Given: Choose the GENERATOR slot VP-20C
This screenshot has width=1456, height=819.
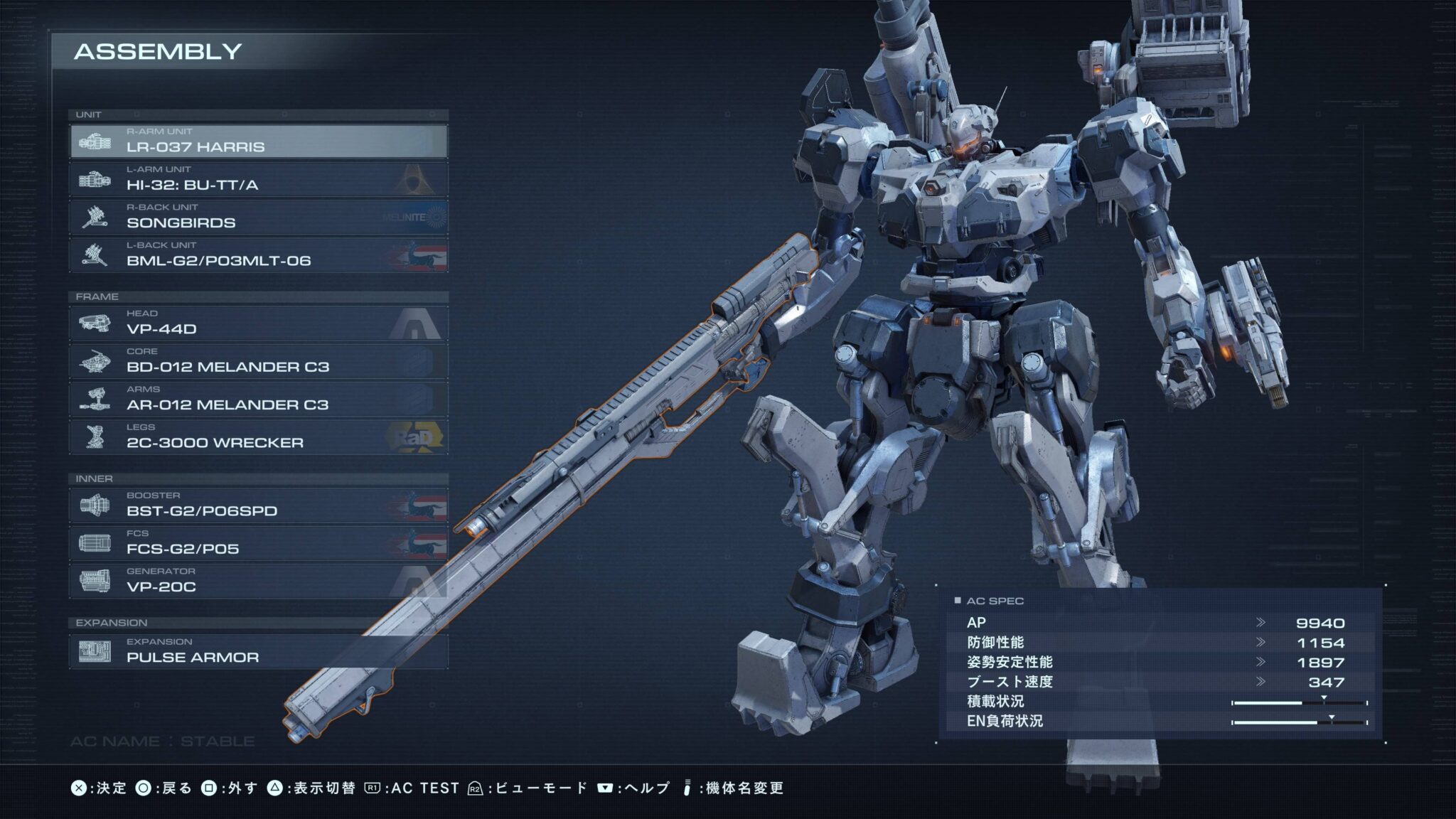Looking at the screenshot, I should (259, 581).
